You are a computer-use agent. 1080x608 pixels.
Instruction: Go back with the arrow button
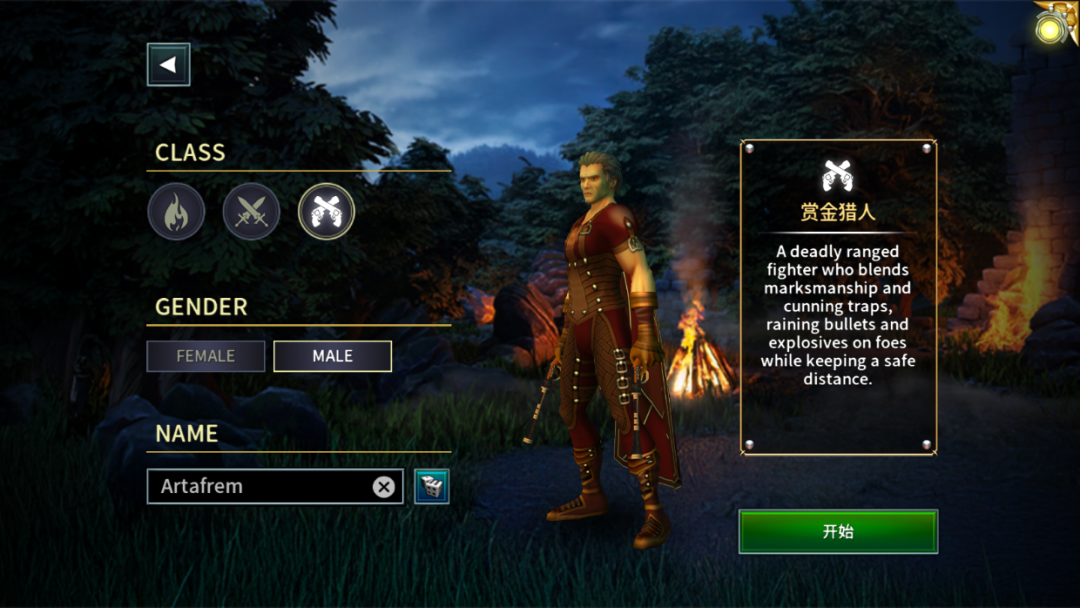[168, 65]
